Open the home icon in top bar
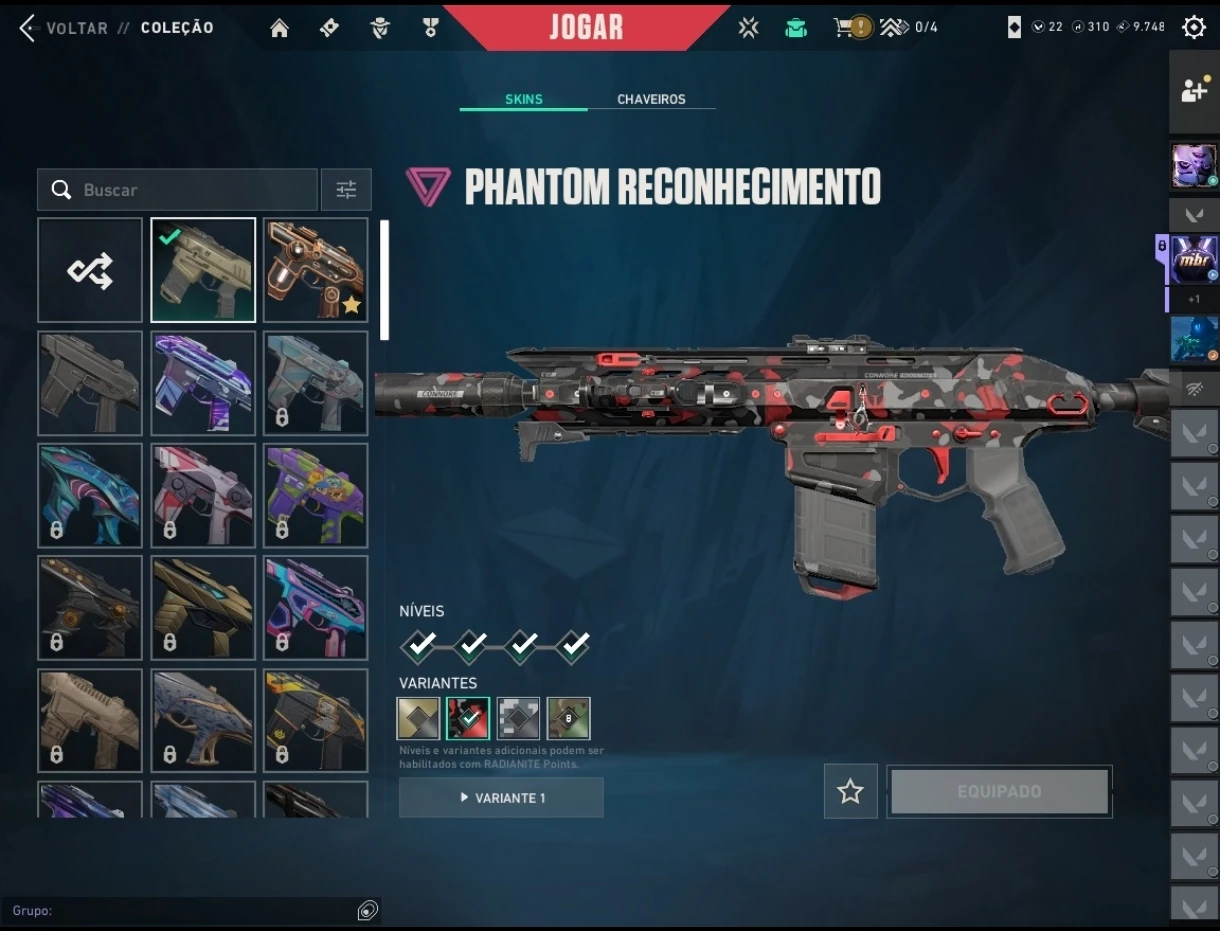This screenshot has width=1220, height=931. 279,28
